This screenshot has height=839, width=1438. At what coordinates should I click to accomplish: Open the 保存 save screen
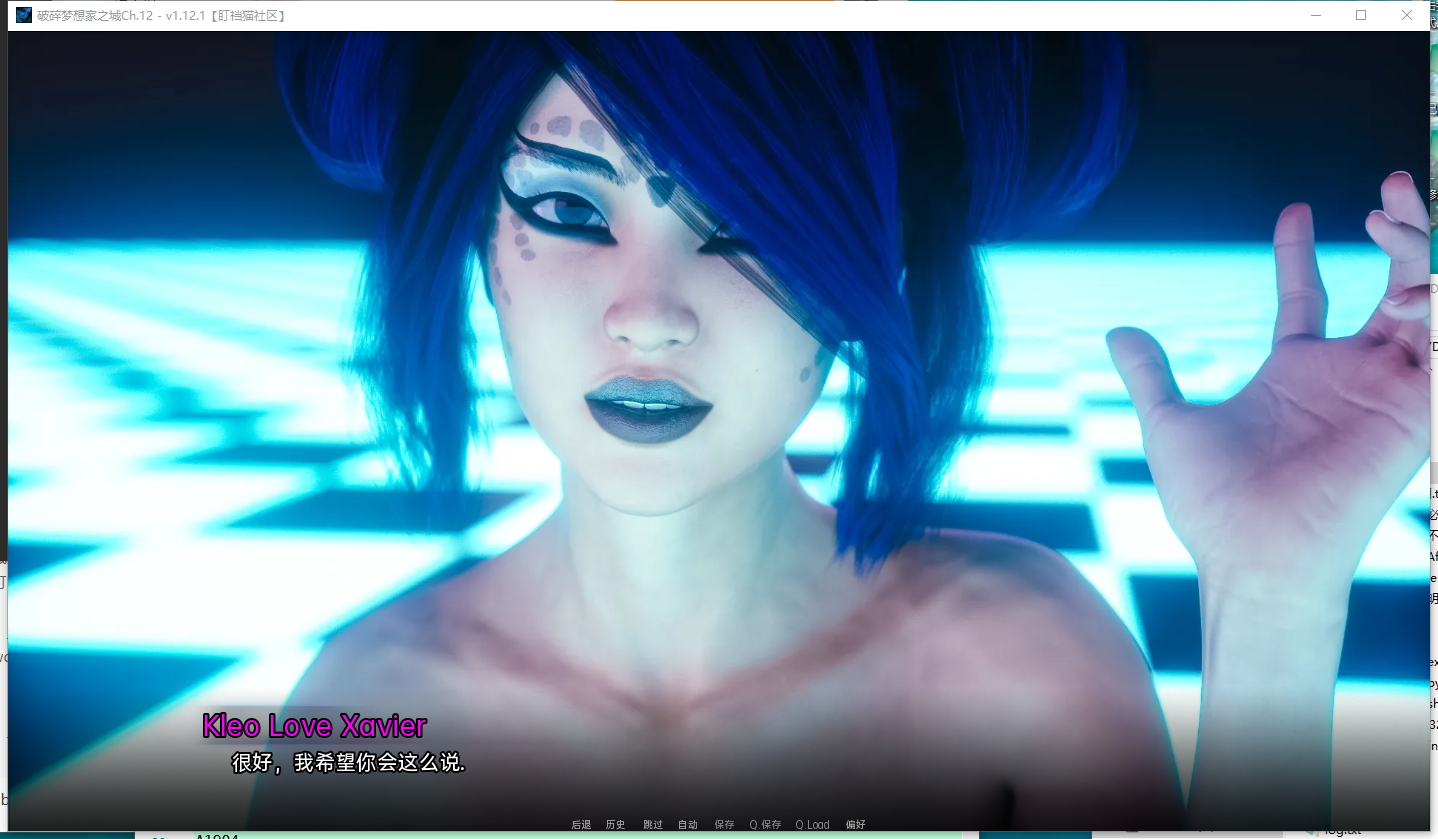click(x=723, y=824)
